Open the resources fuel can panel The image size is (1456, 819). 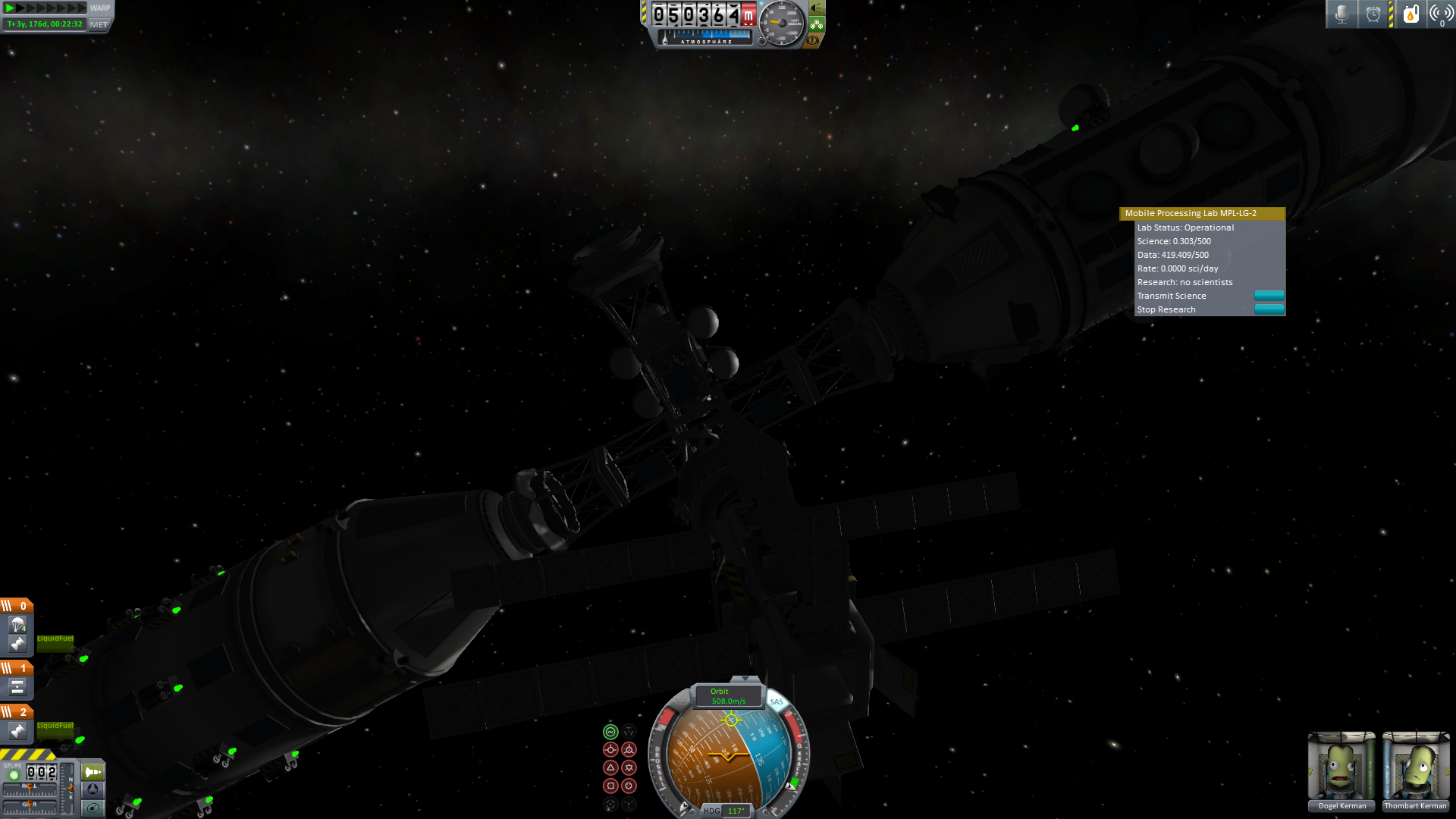pos(1410,14)
